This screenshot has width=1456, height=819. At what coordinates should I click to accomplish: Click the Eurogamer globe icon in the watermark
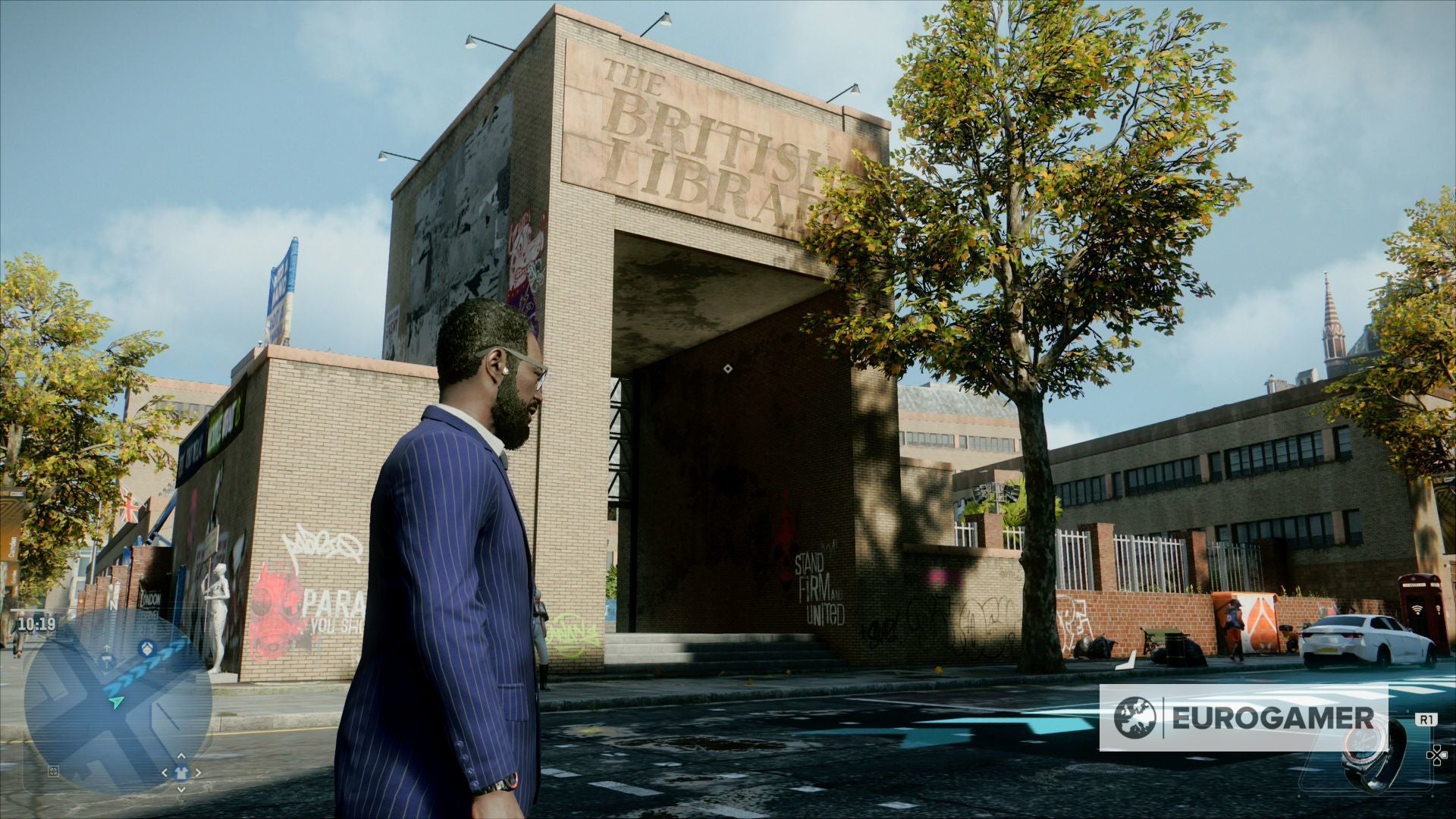1134,717
